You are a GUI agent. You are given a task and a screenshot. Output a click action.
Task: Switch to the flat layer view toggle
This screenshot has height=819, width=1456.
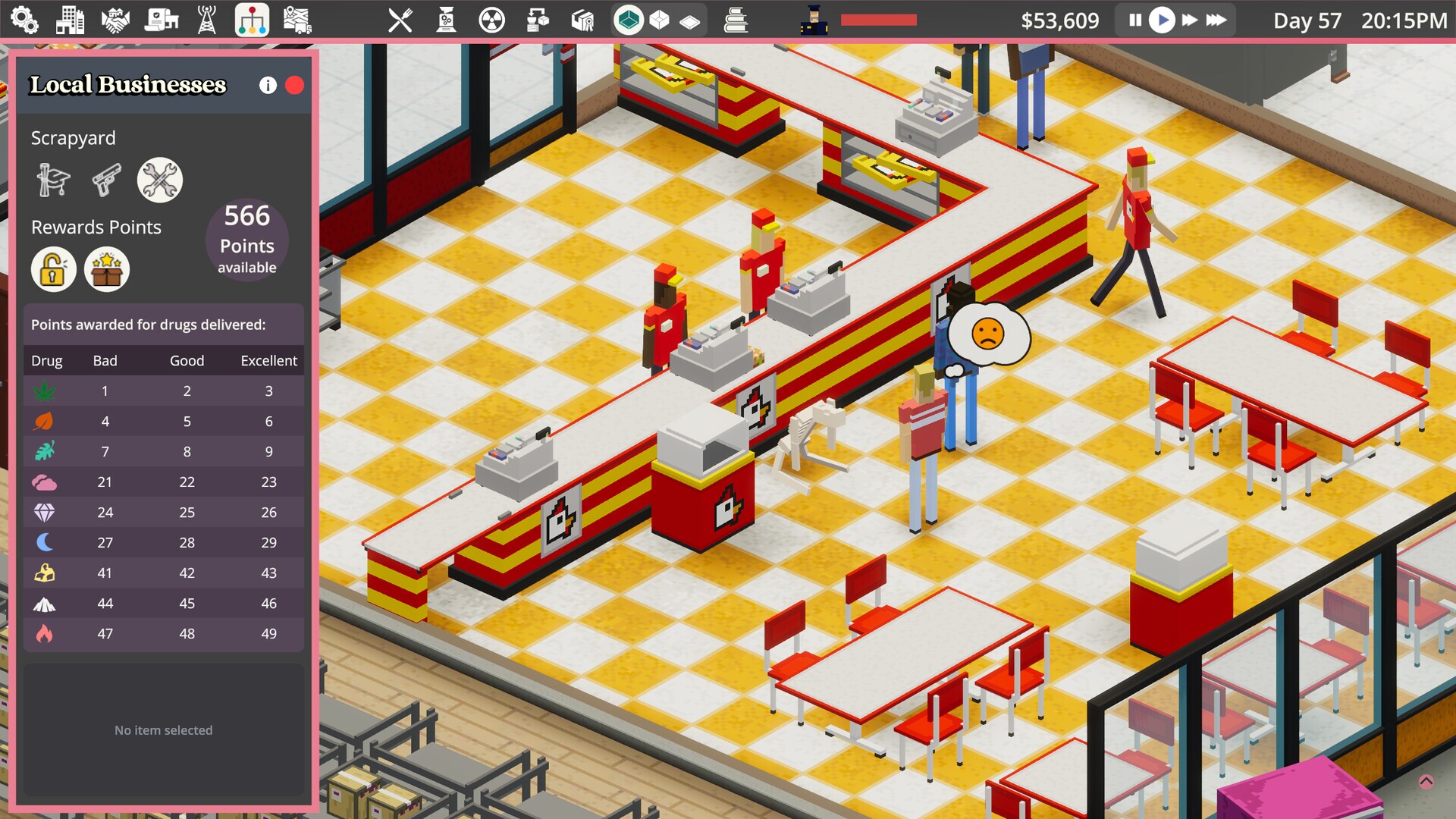click(690, 20)
